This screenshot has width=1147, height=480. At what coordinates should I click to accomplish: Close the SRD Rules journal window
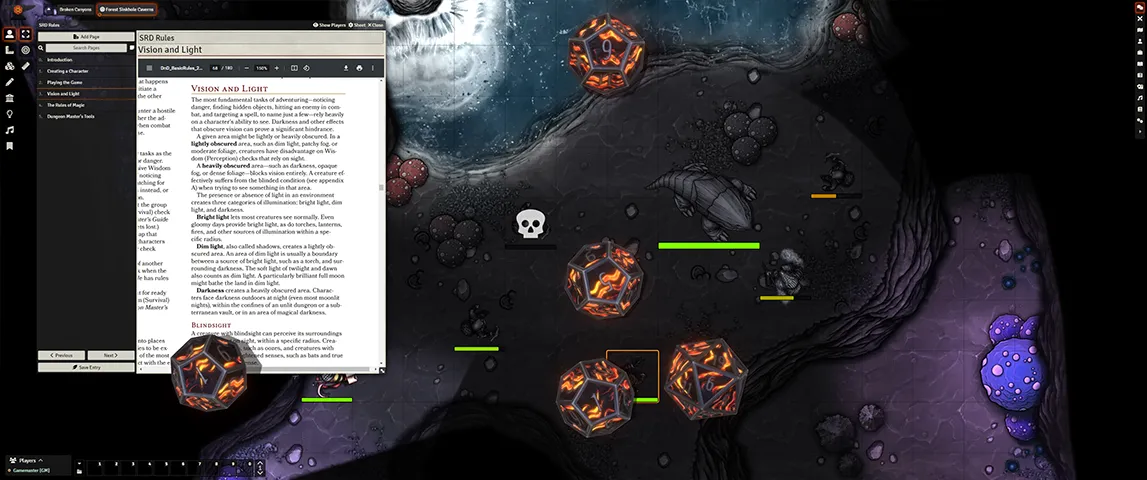374,24
